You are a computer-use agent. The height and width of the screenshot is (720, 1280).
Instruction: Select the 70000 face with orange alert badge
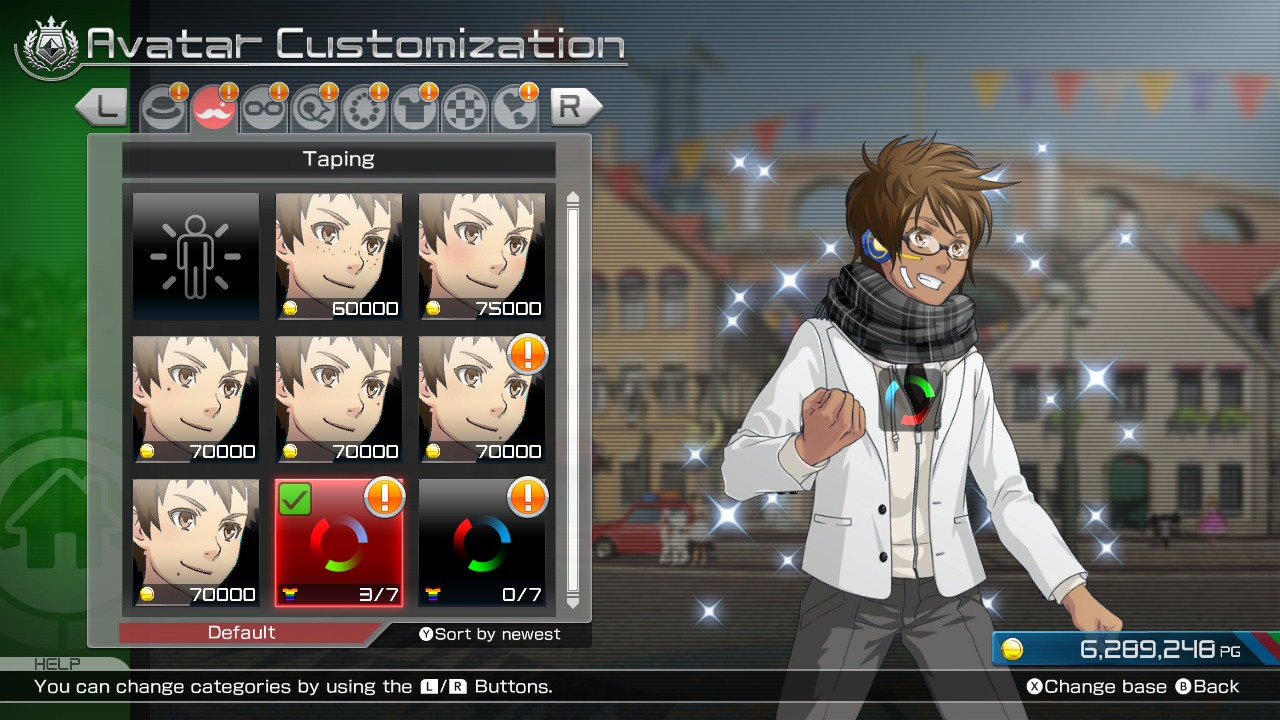tap(482, 400)
